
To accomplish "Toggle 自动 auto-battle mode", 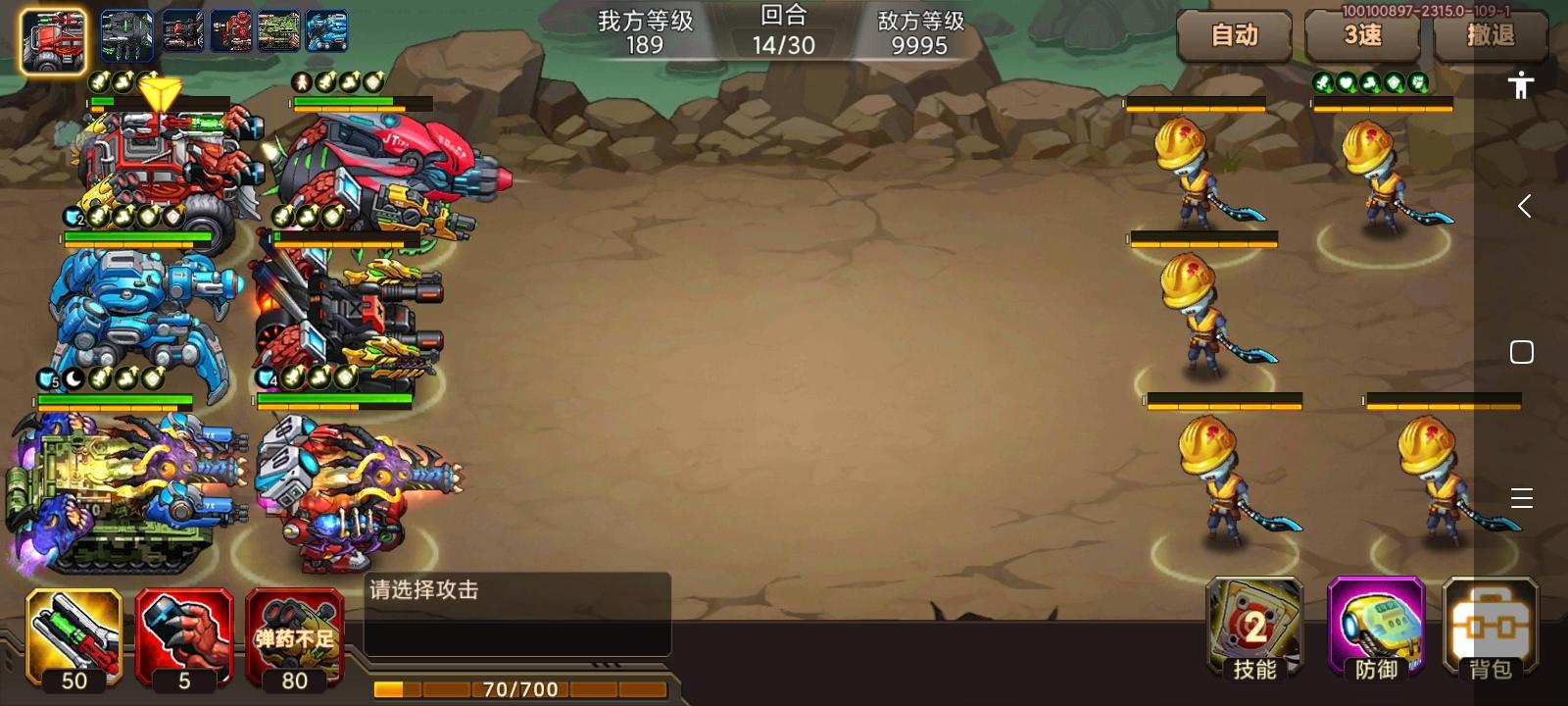I will pos(1235,37).
